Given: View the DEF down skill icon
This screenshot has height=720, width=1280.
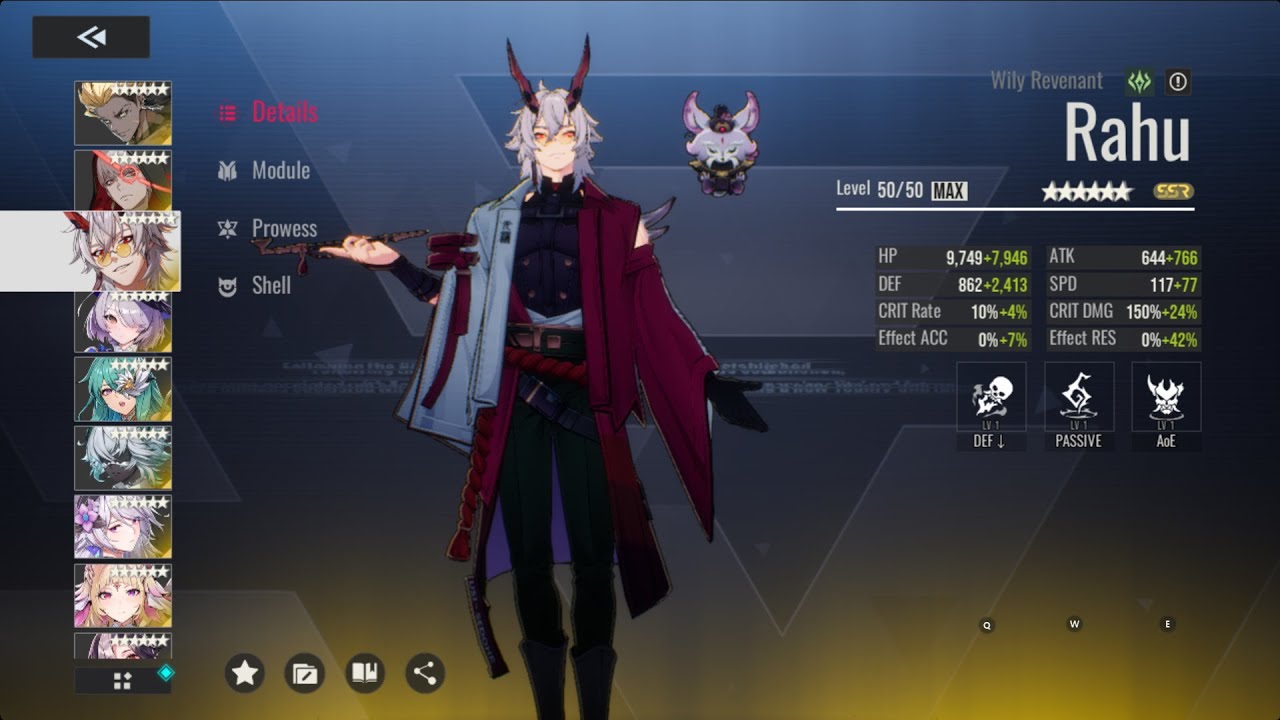Looking at the screenshot, I should point(990,398).
